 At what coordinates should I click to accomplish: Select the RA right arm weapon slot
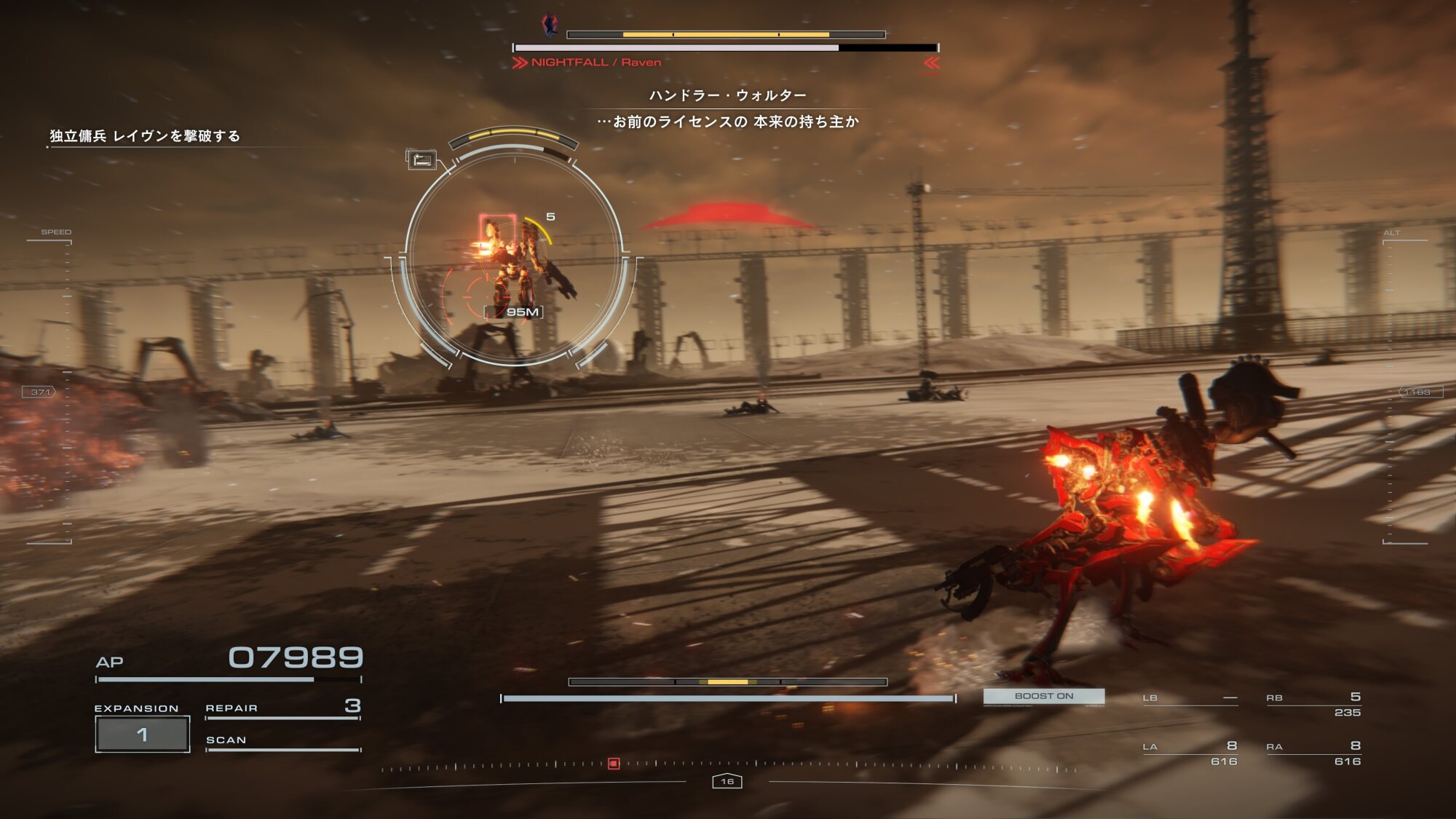point(1313,753)
